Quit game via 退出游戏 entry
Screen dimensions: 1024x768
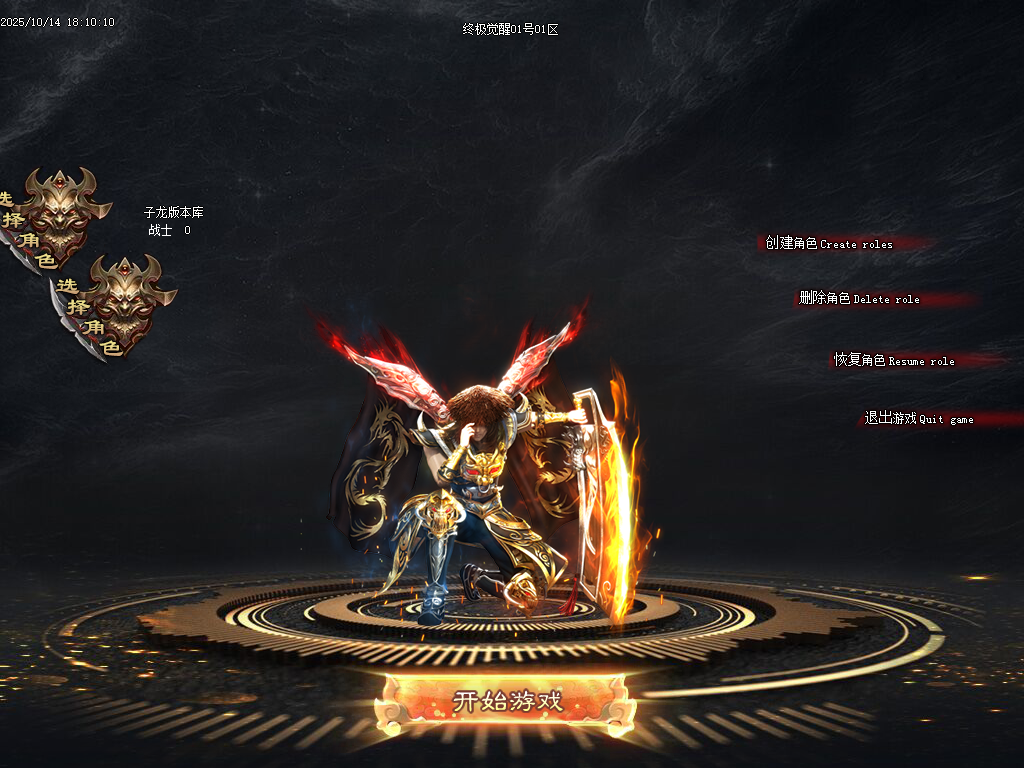pyautogui.click(x=918, y=418)
